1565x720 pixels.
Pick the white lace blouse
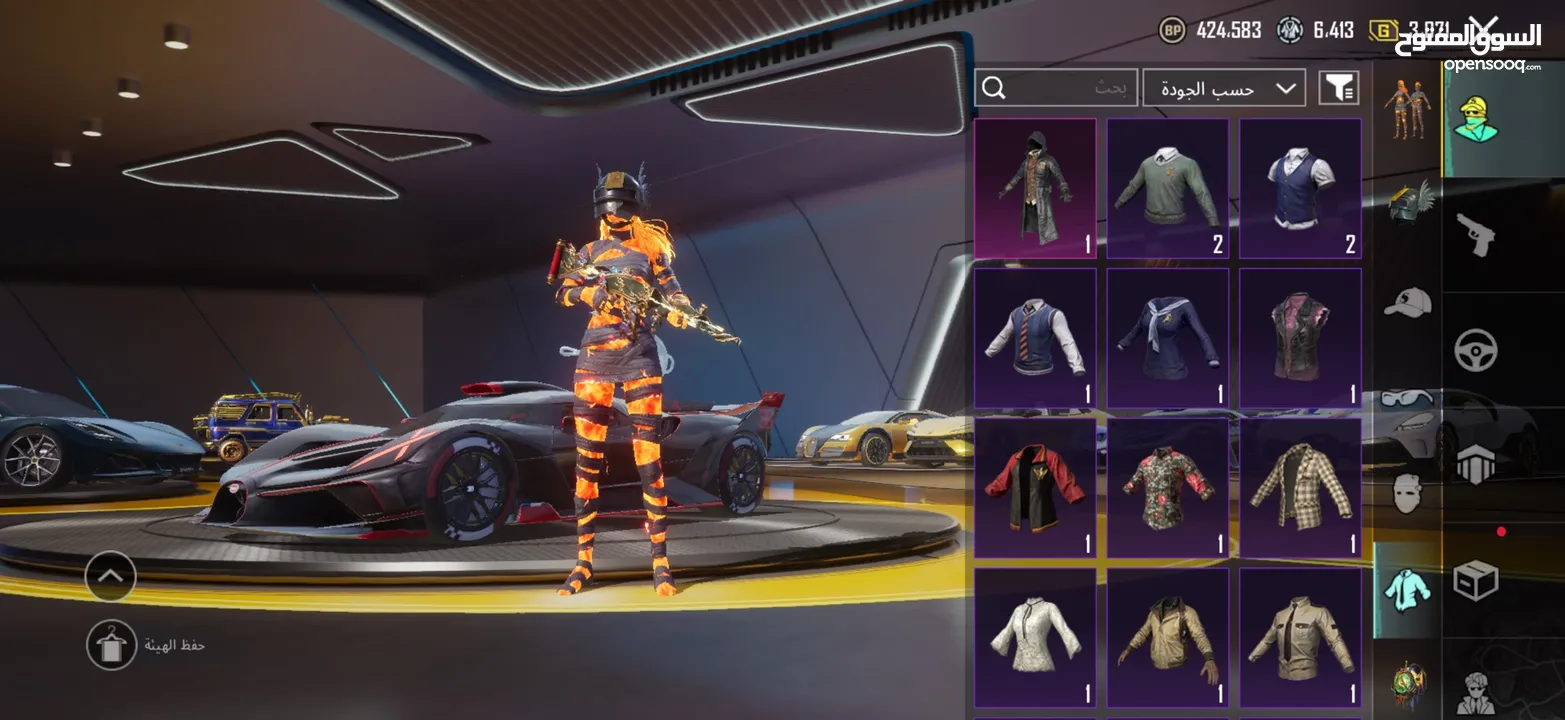[1035, 638]
